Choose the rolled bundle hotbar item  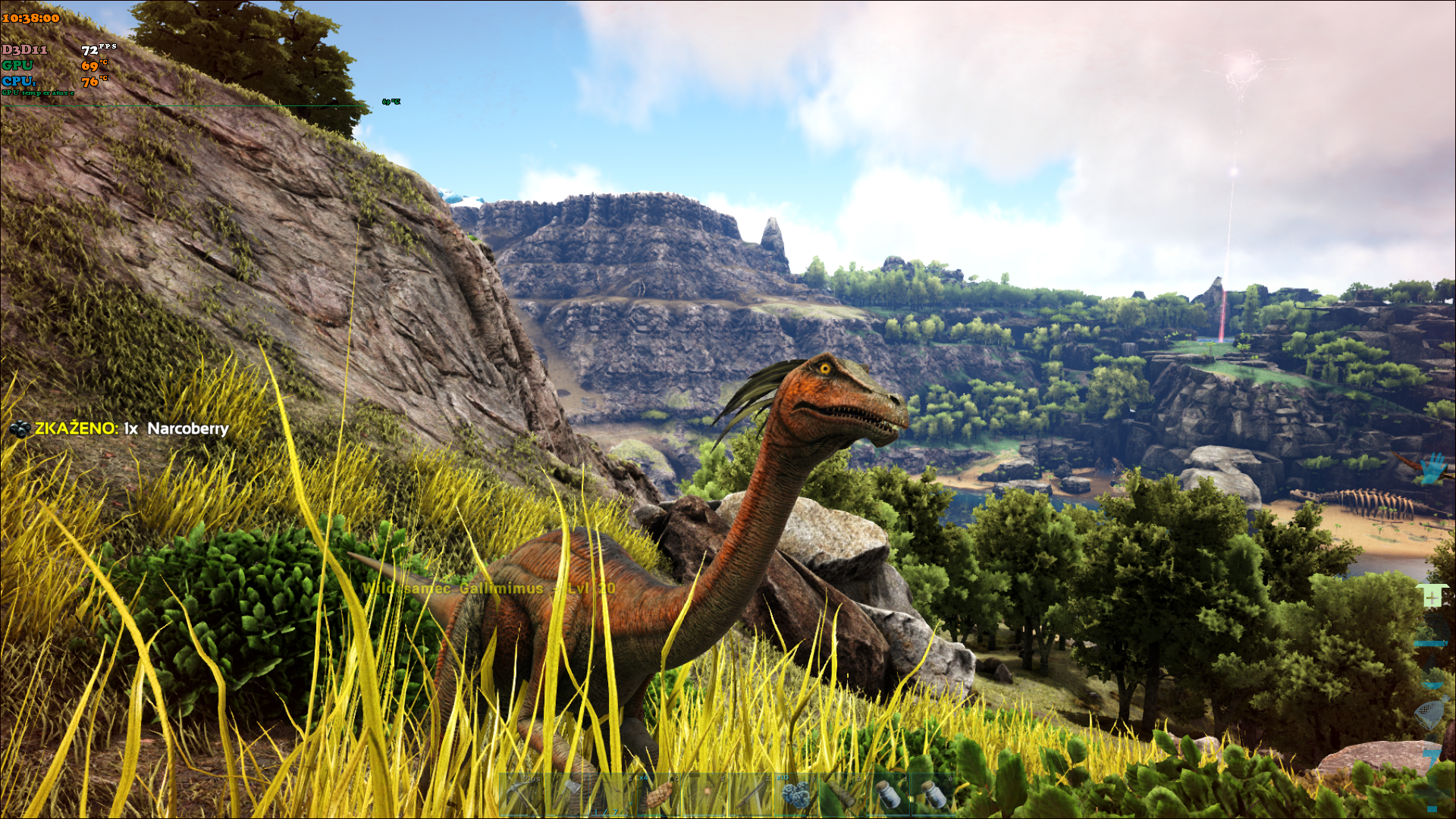coord(840,795)
